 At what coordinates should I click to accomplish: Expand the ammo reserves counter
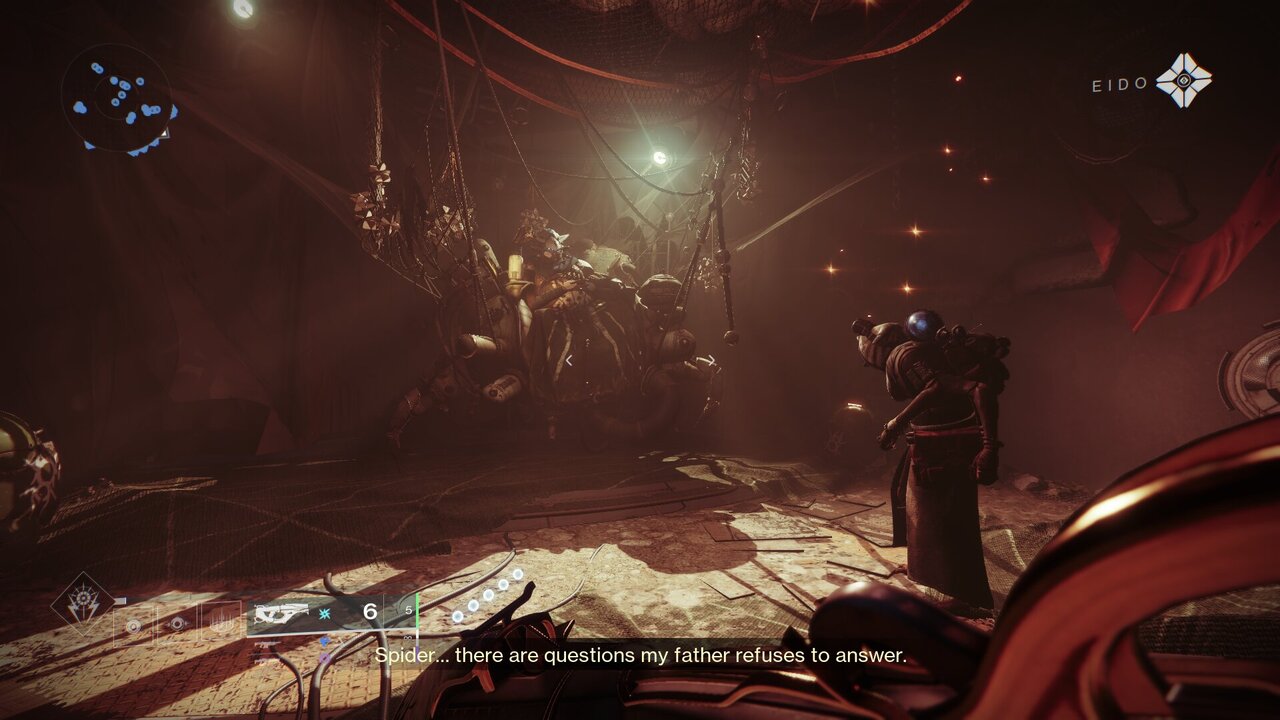coord(406,610)
